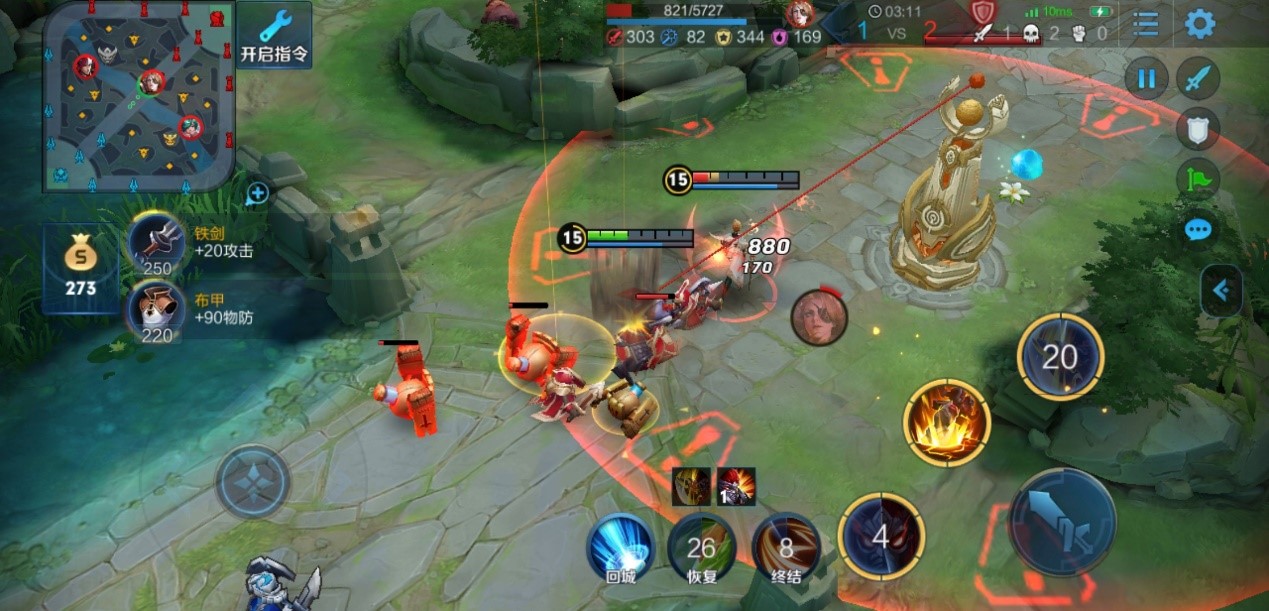
Task: Pause the game
Action: tap(1146, 79)
